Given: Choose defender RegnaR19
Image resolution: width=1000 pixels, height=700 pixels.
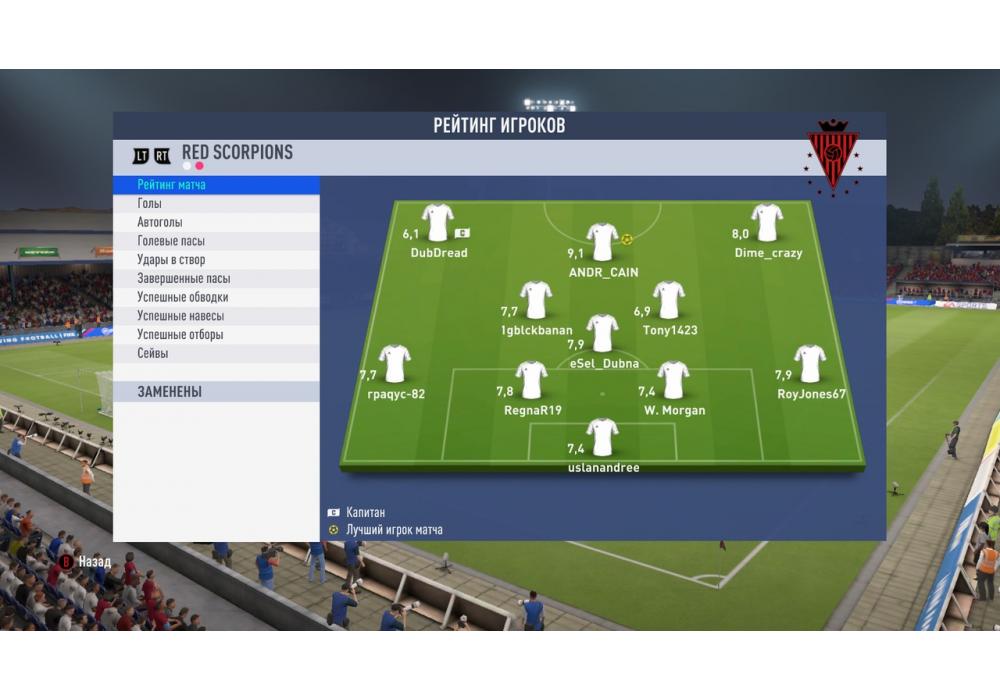Looking at the screenshot, I should coord(532,380).
